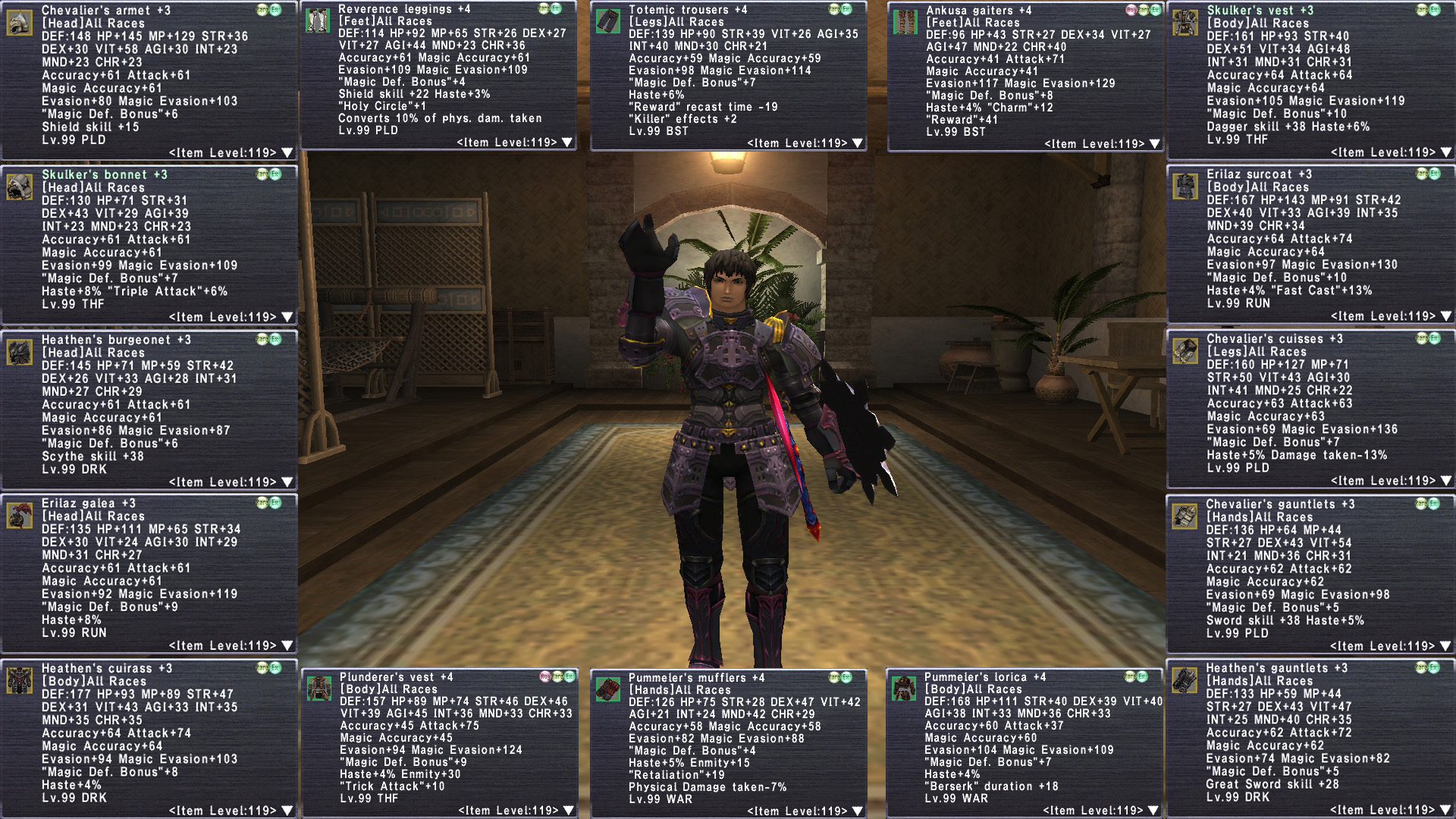This screenshot has width=1456, height=819.
Task: Open the Erilaz galea item level arrow
Action: 287,646
